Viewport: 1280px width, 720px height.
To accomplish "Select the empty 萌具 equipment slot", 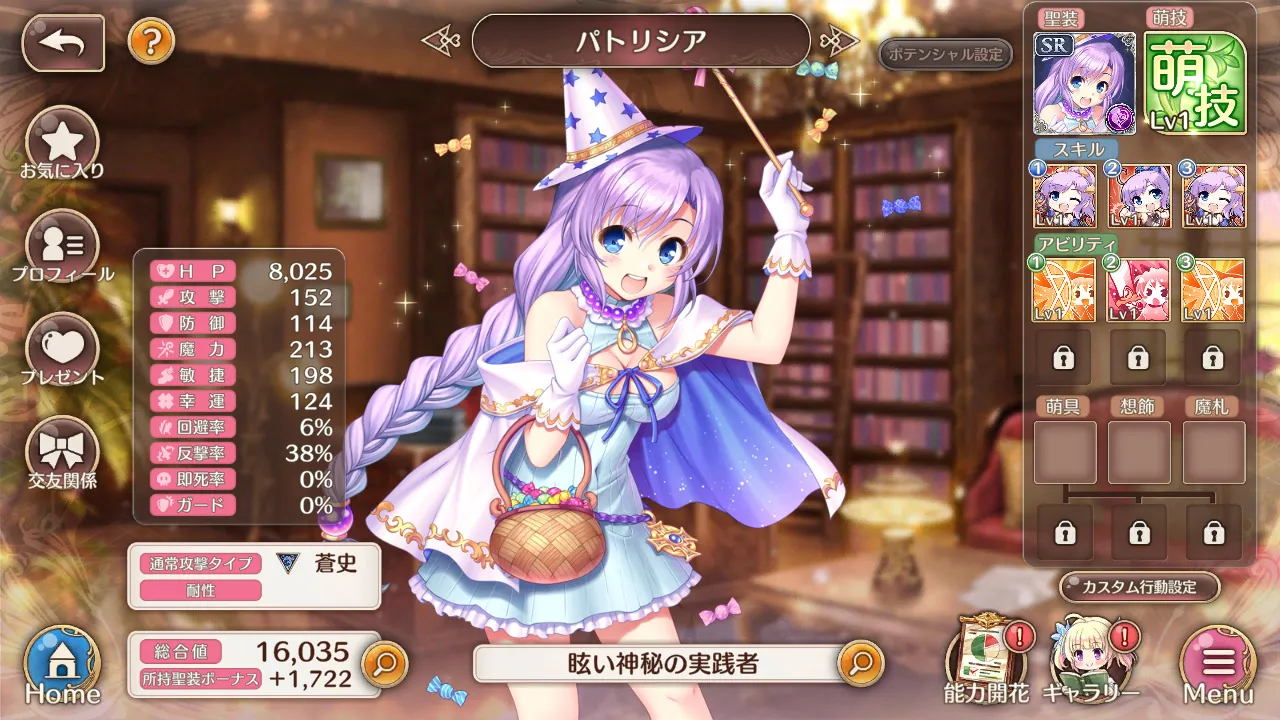I will 1064,452.
